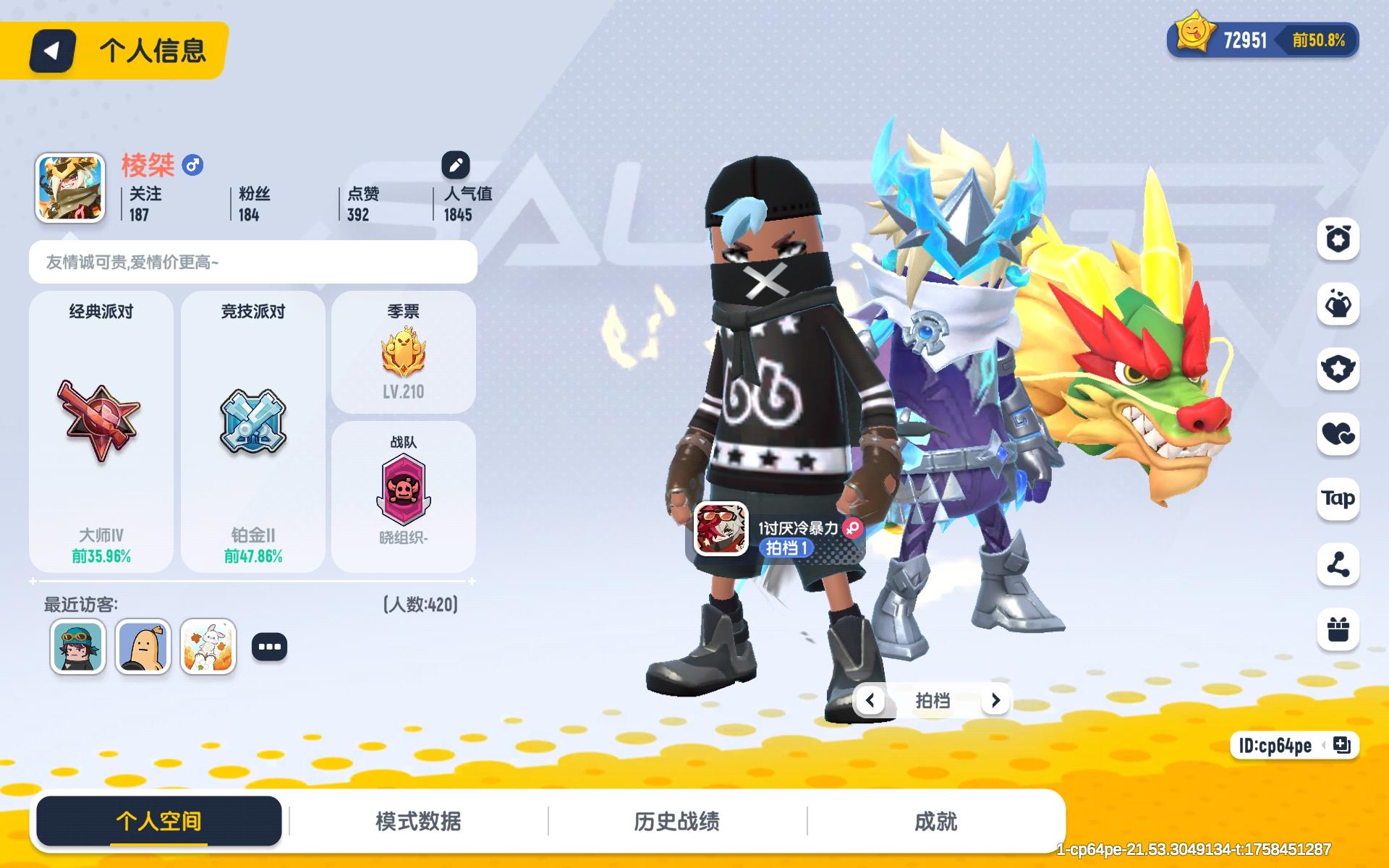Click the left arrow beside 拍档
The image size is (1389, 868).
[x=871, y=700]
